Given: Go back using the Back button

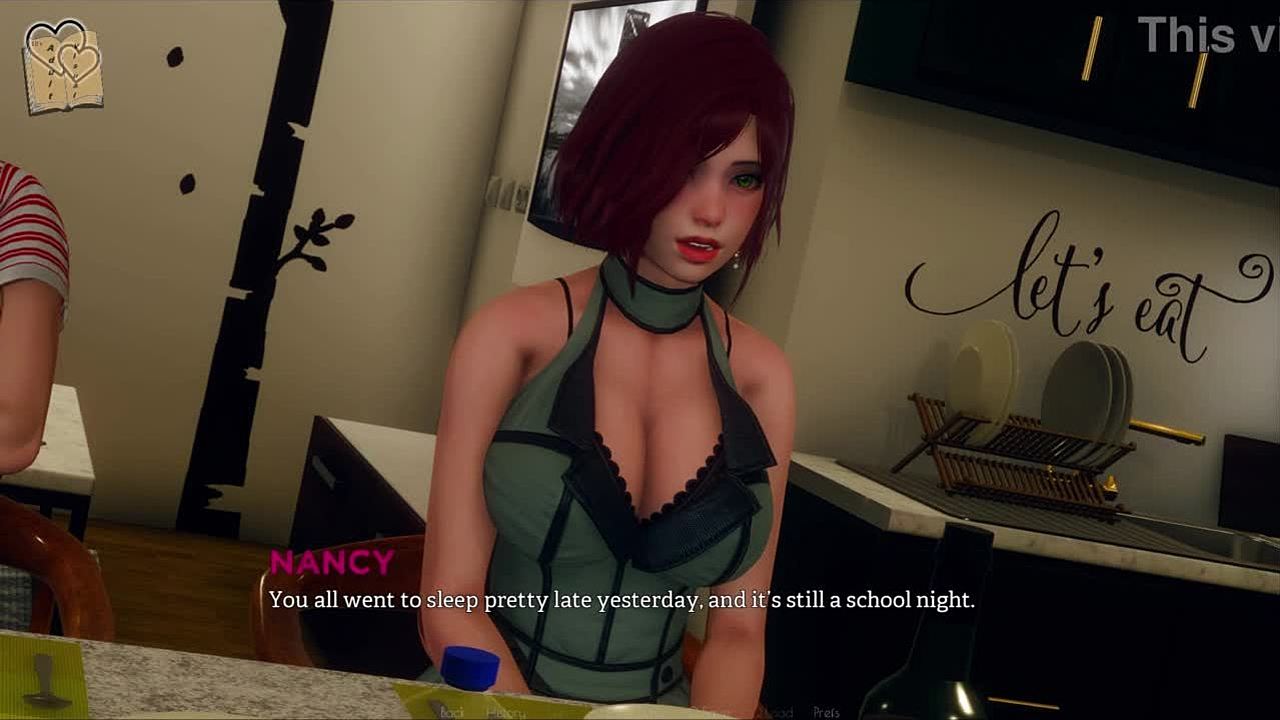Looking at the screenshot, I should (452, 712).
